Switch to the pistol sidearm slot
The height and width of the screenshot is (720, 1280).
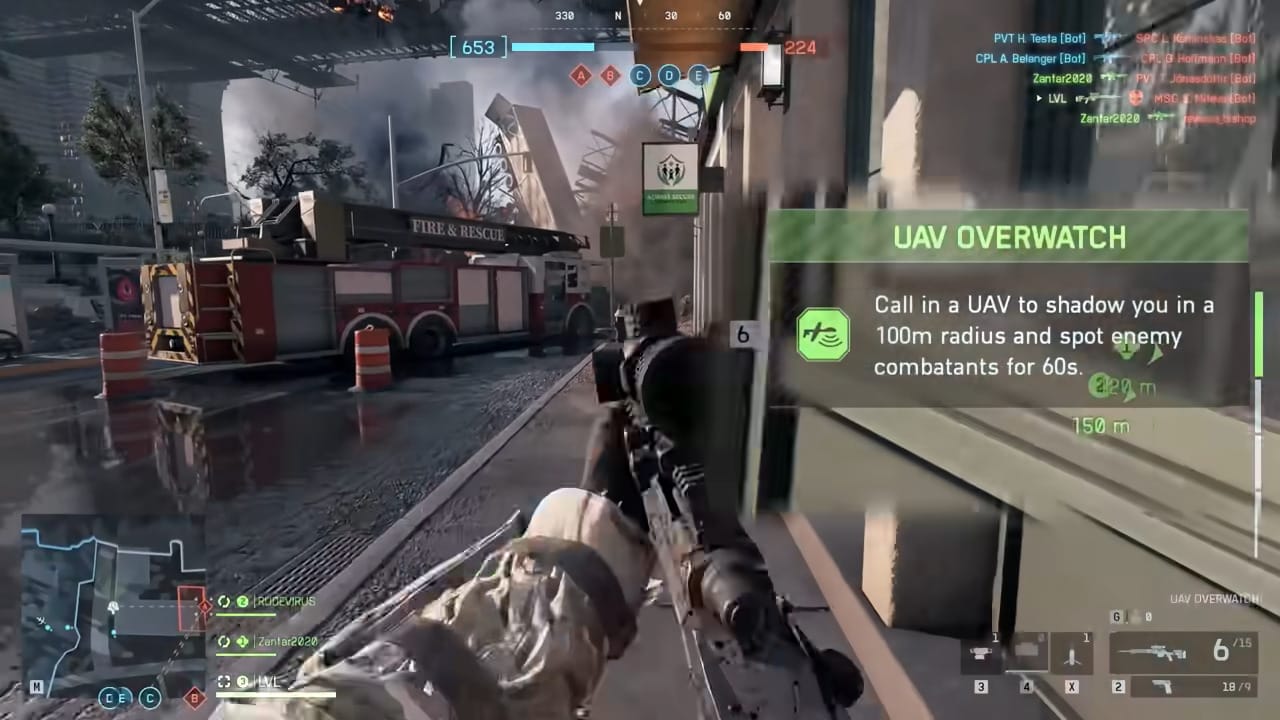pyautogui.click(x=1185, y=687)
